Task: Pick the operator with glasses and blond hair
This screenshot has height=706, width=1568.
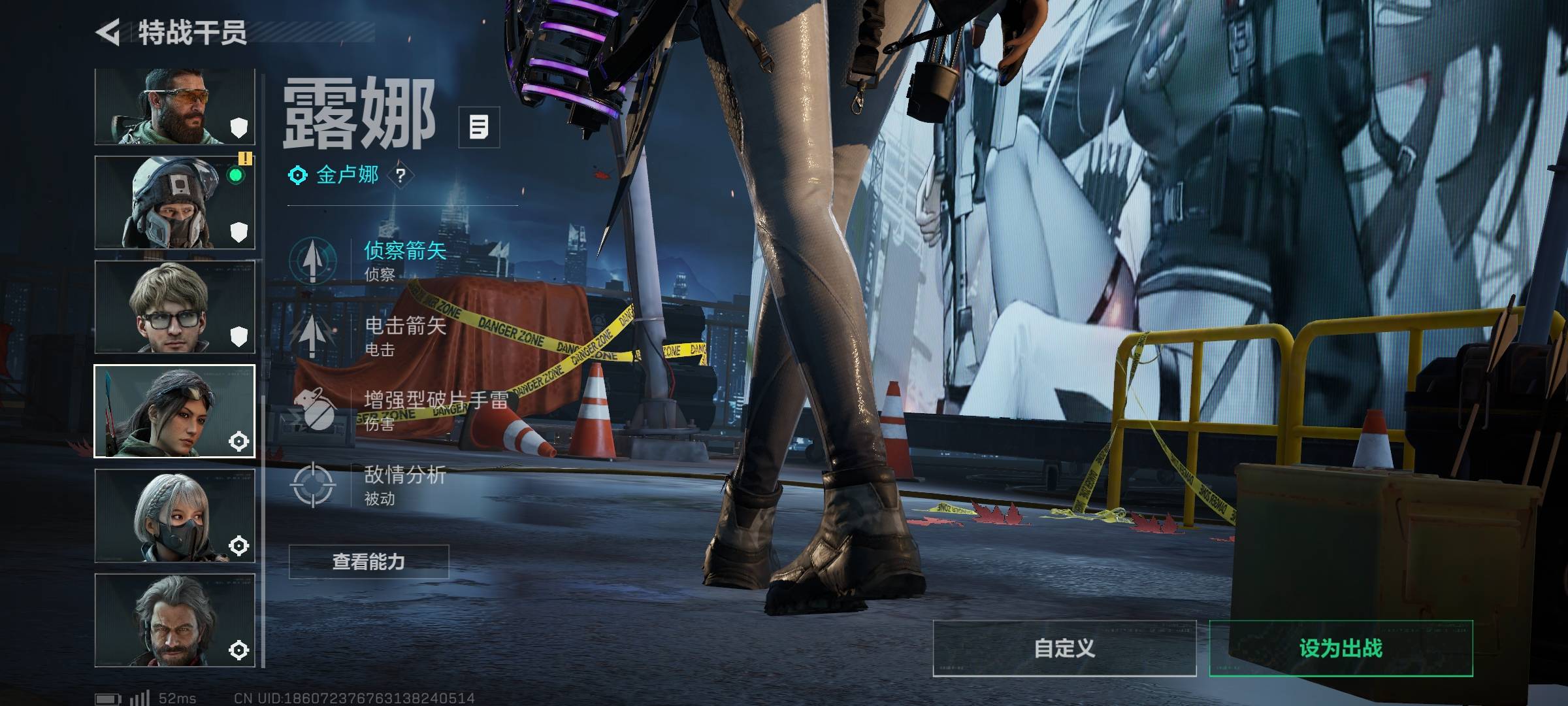Action: [174, 307]
